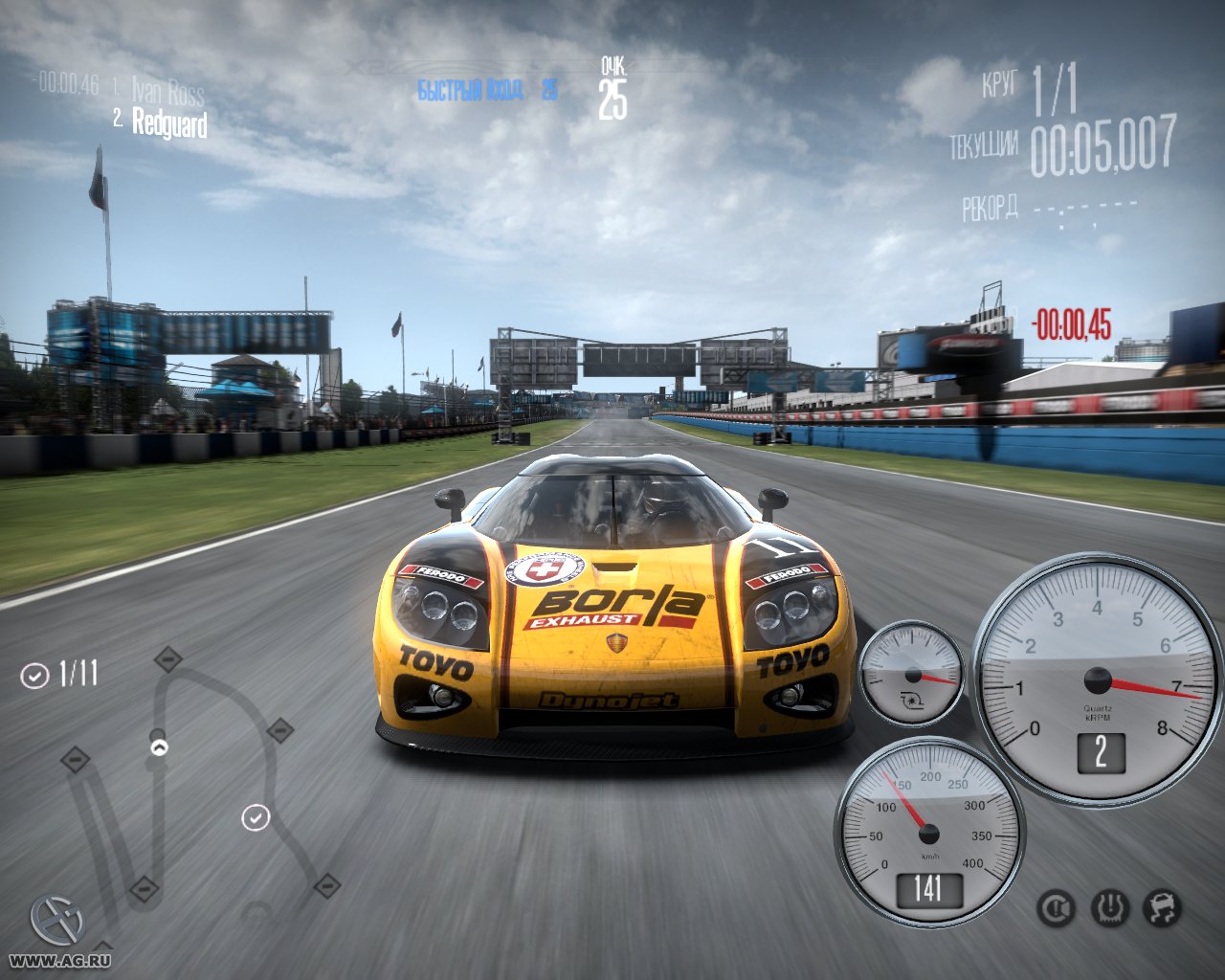Select the stability control skidding car icon
The width and height of the screenshot is (1225, 980).
click(x=1163, y=908)
